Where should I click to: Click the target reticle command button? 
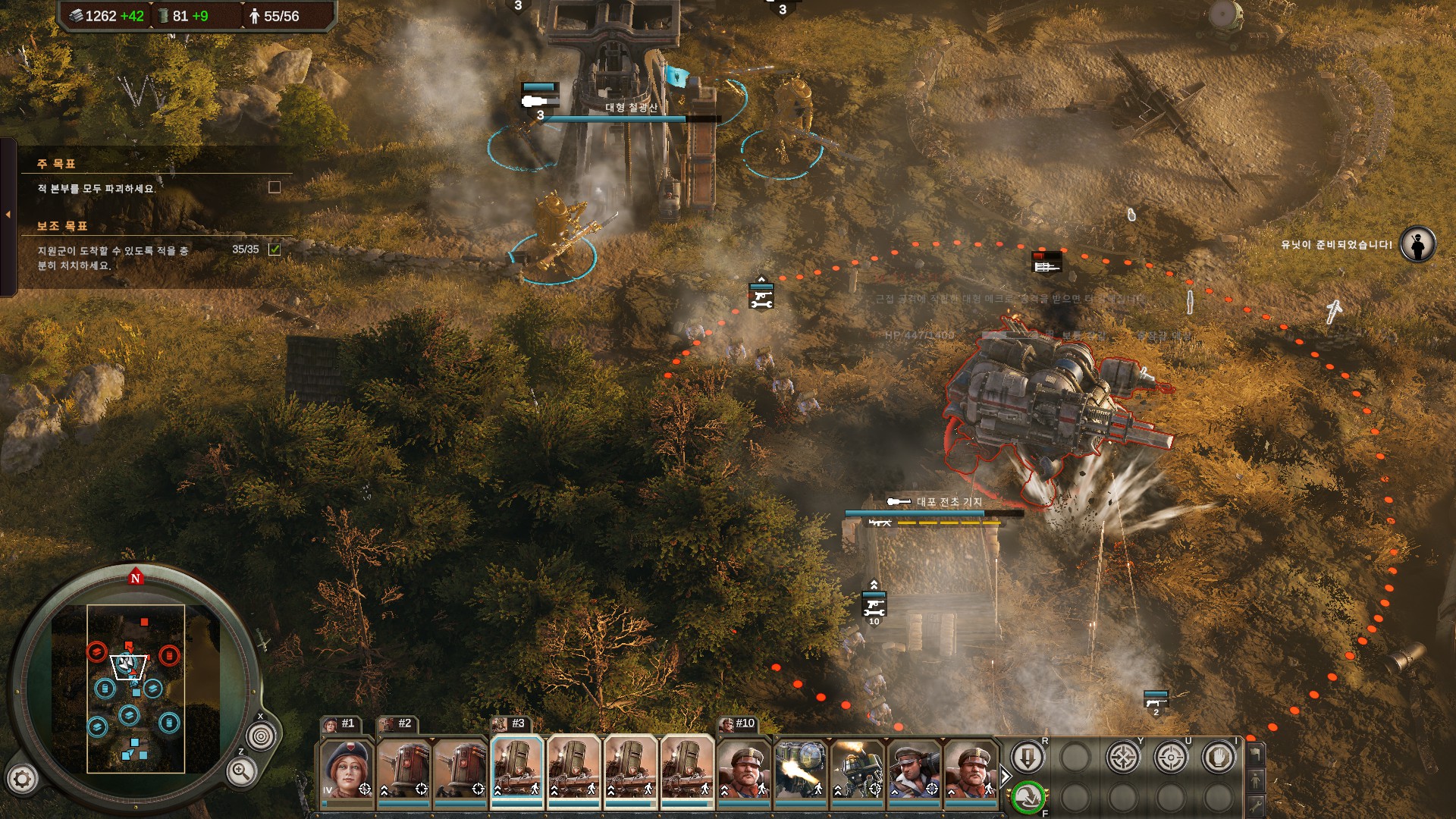point(1171,758)
